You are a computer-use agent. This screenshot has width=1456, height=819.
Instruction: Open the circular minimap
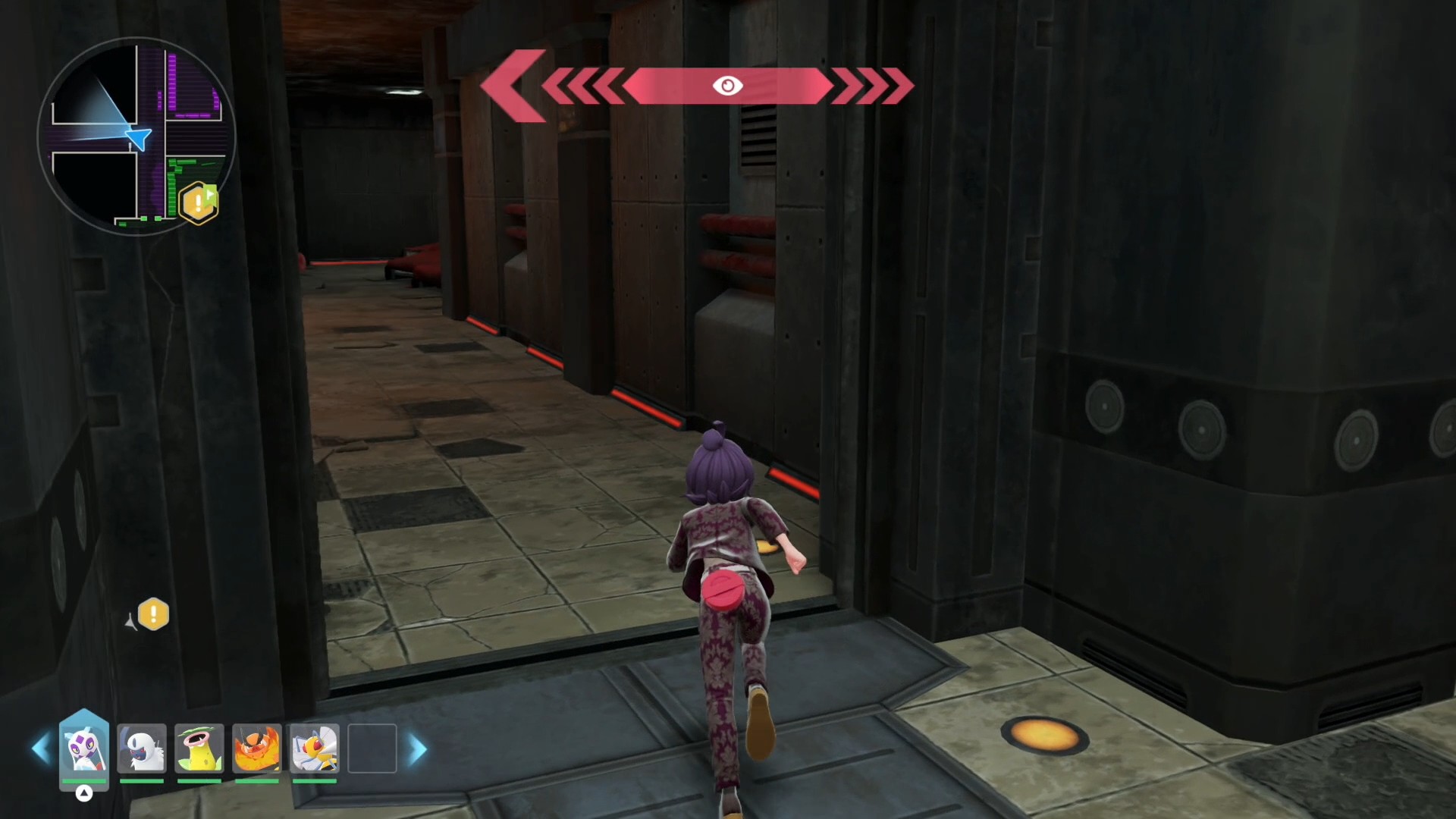pyautogui.click(x=136, y=136)
